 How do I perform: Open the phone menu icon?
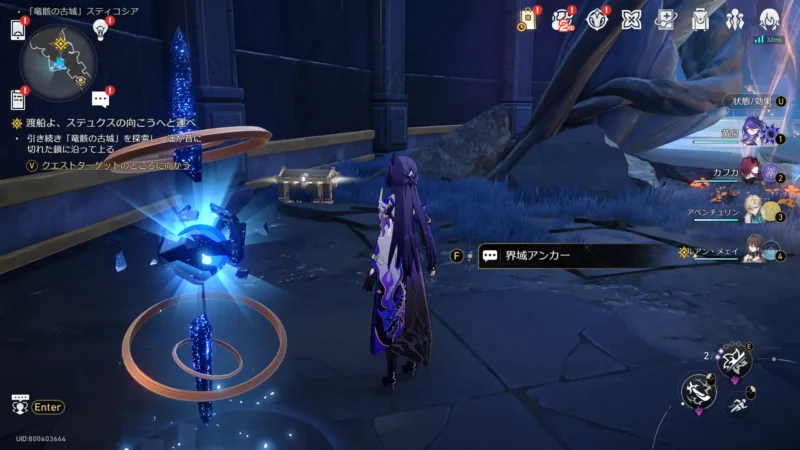tap(17, 30)
